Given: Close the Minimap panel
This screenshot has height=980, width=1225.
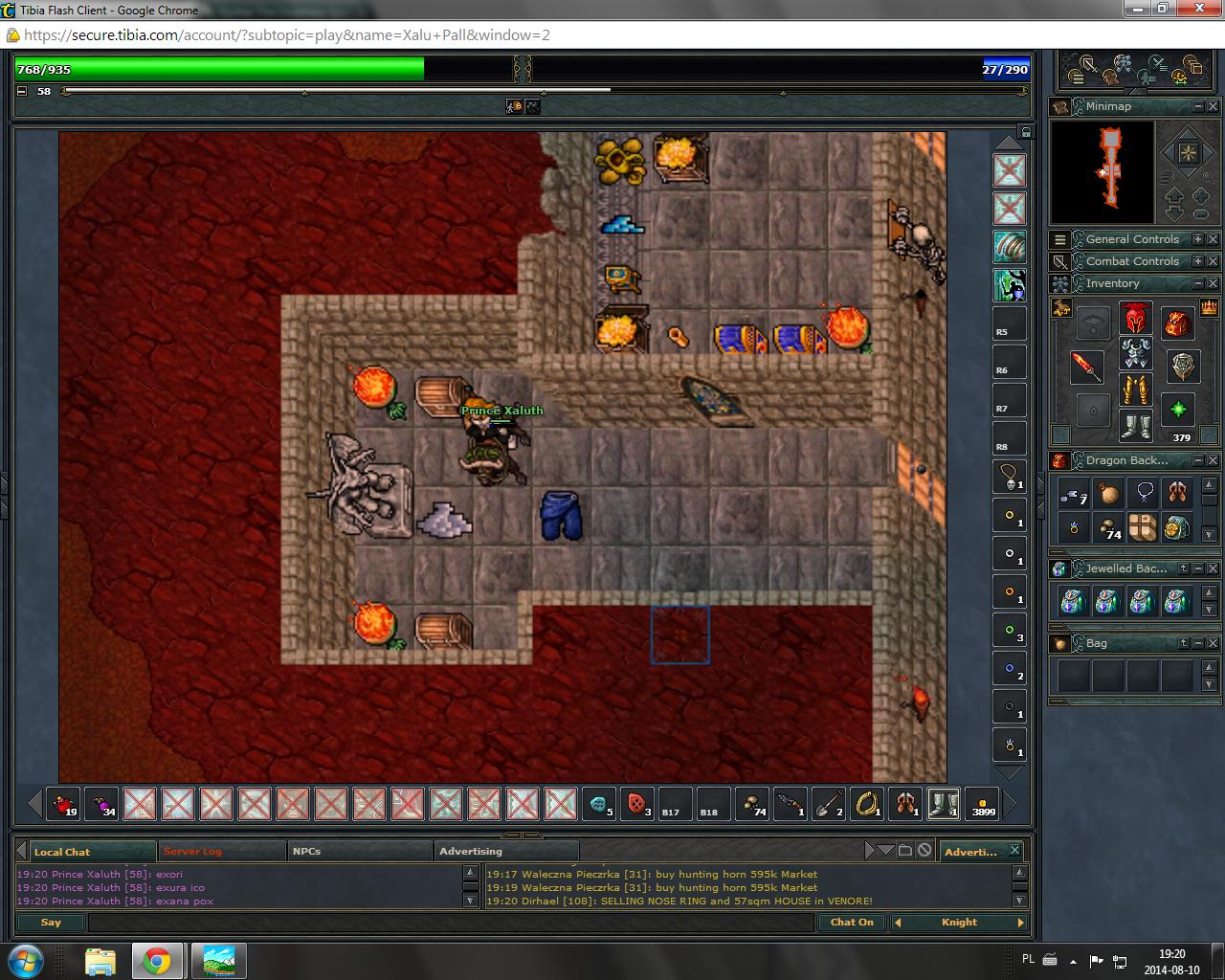Looking at the screenshot, I should point(1213,106).
